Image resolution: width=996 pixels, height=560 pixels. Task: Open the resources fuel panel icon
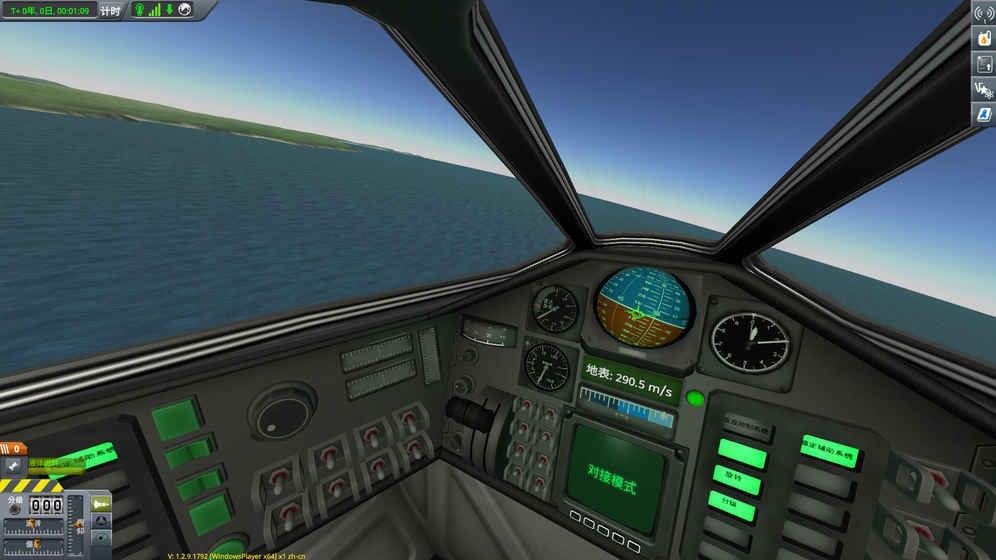point(983,39)
